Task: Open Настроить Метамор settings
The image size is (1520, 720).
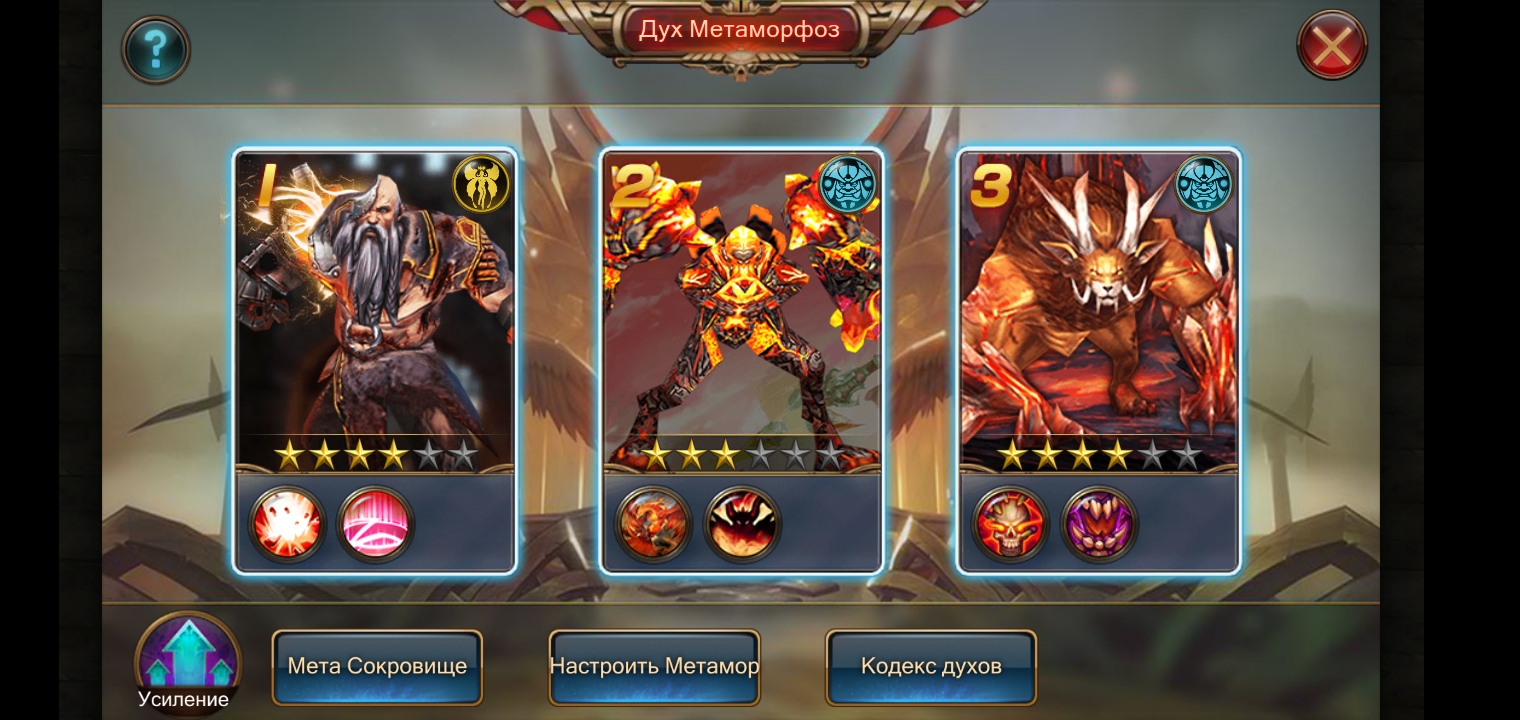Action: 654,666
